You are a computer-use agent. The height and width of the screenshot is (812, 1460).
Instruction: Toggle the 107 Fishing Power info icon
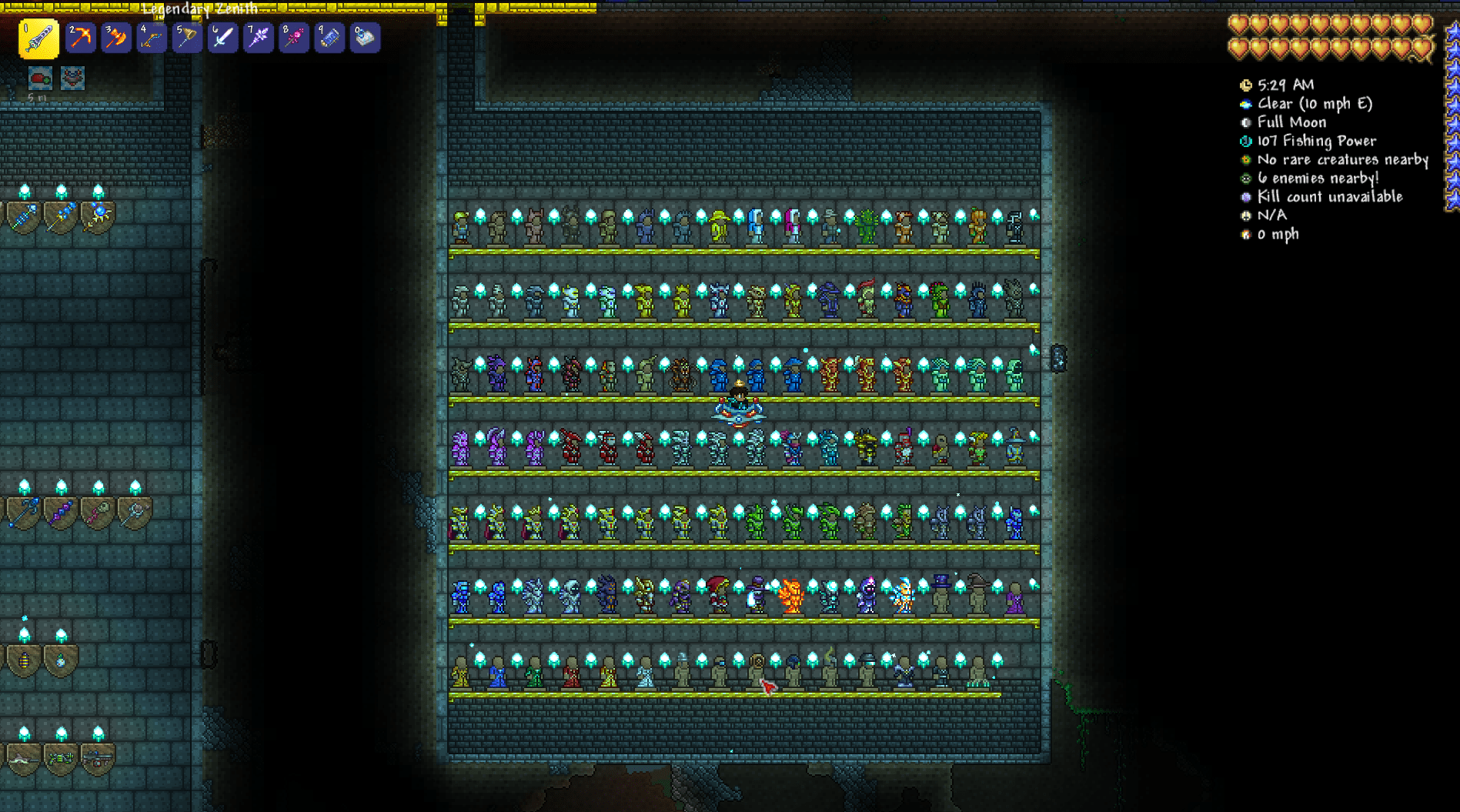pos(1247,141)
